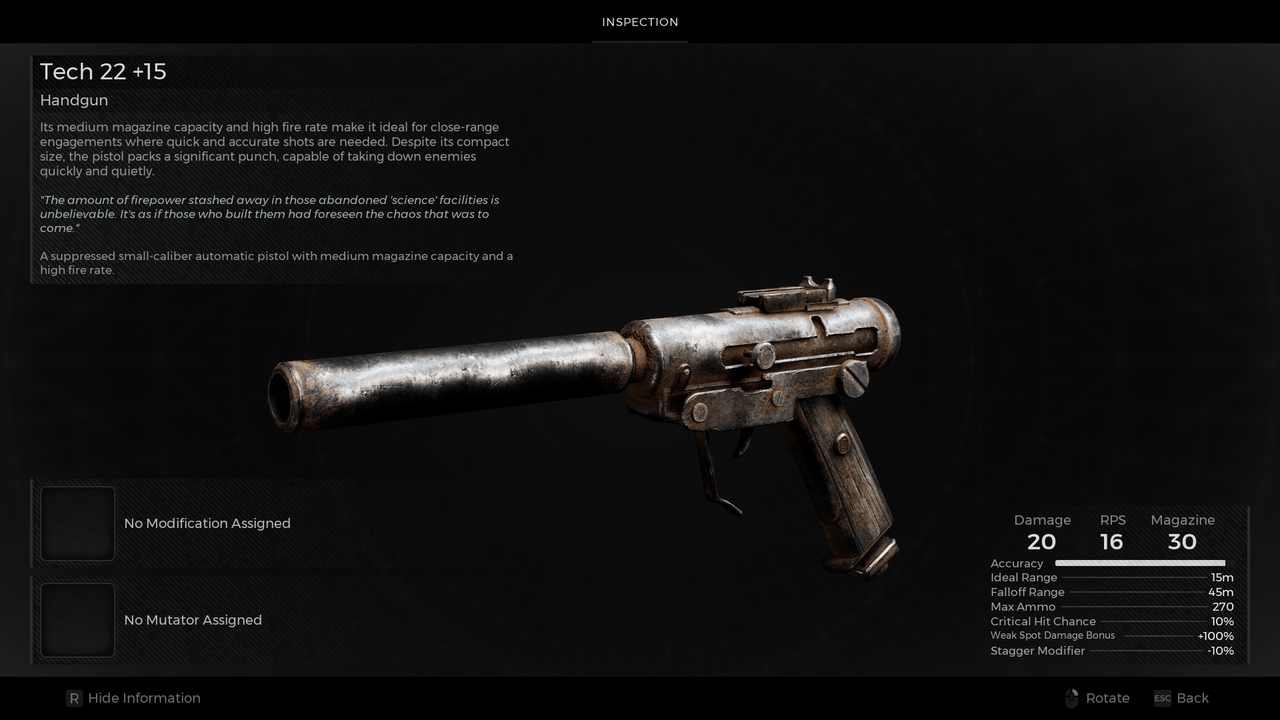Open the empty Modification slot

78,523
